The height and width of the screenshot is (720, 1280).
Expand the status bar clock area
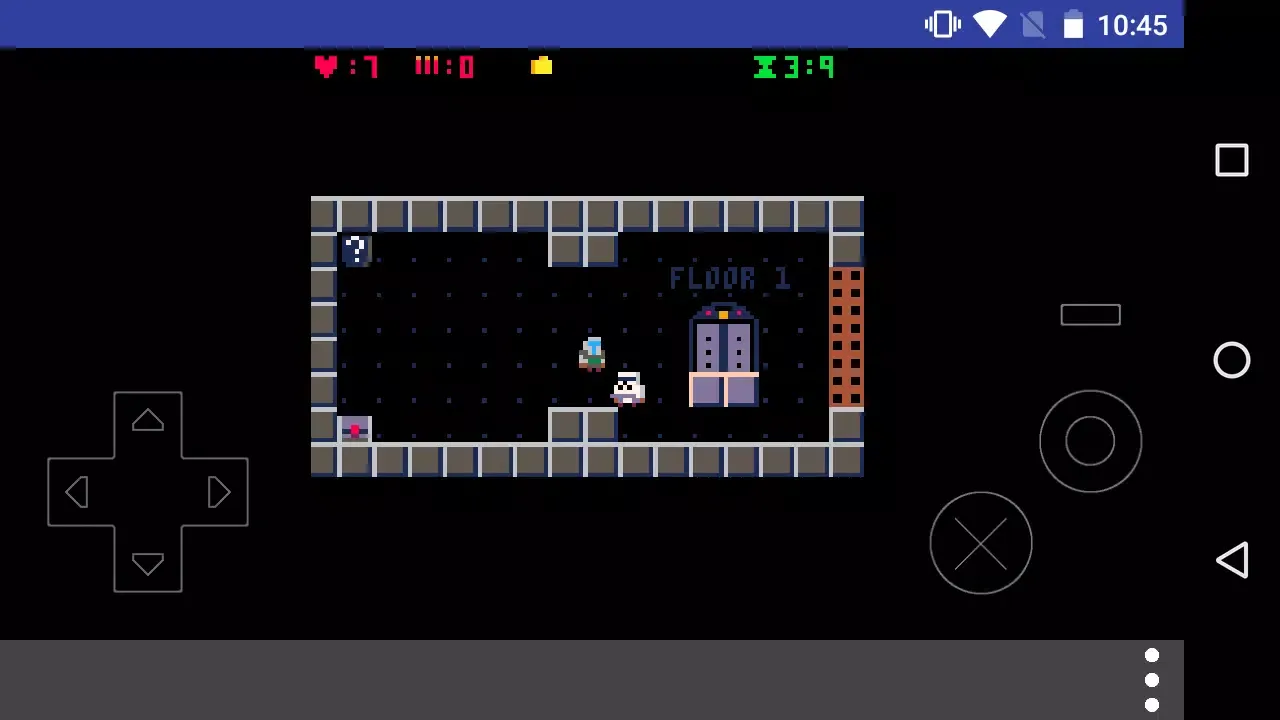coord(1132,25)
